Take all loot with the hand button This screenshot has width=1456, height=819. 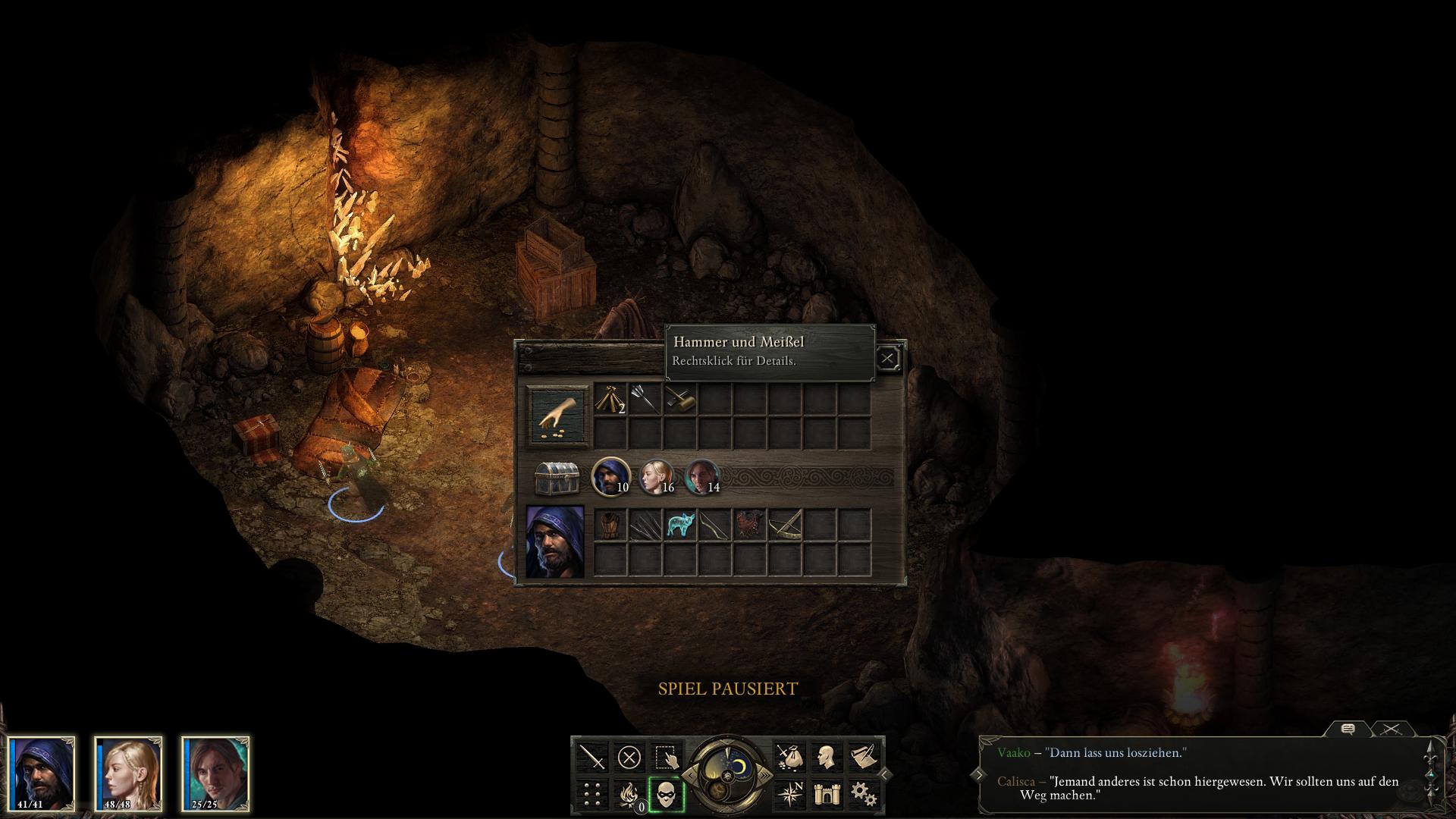(x=558, y=415)
